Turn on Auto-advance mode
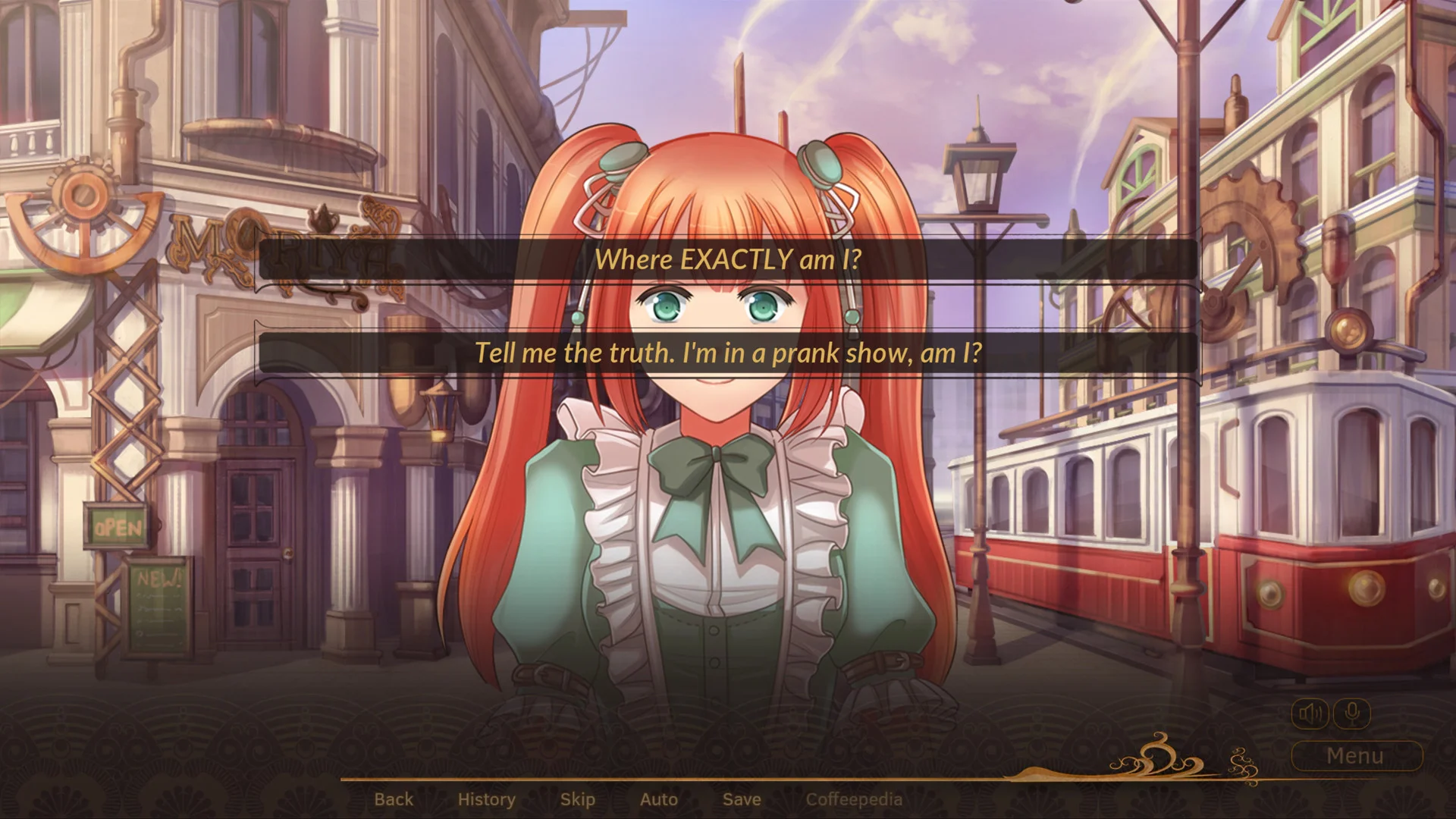 (x=658, y=799)
